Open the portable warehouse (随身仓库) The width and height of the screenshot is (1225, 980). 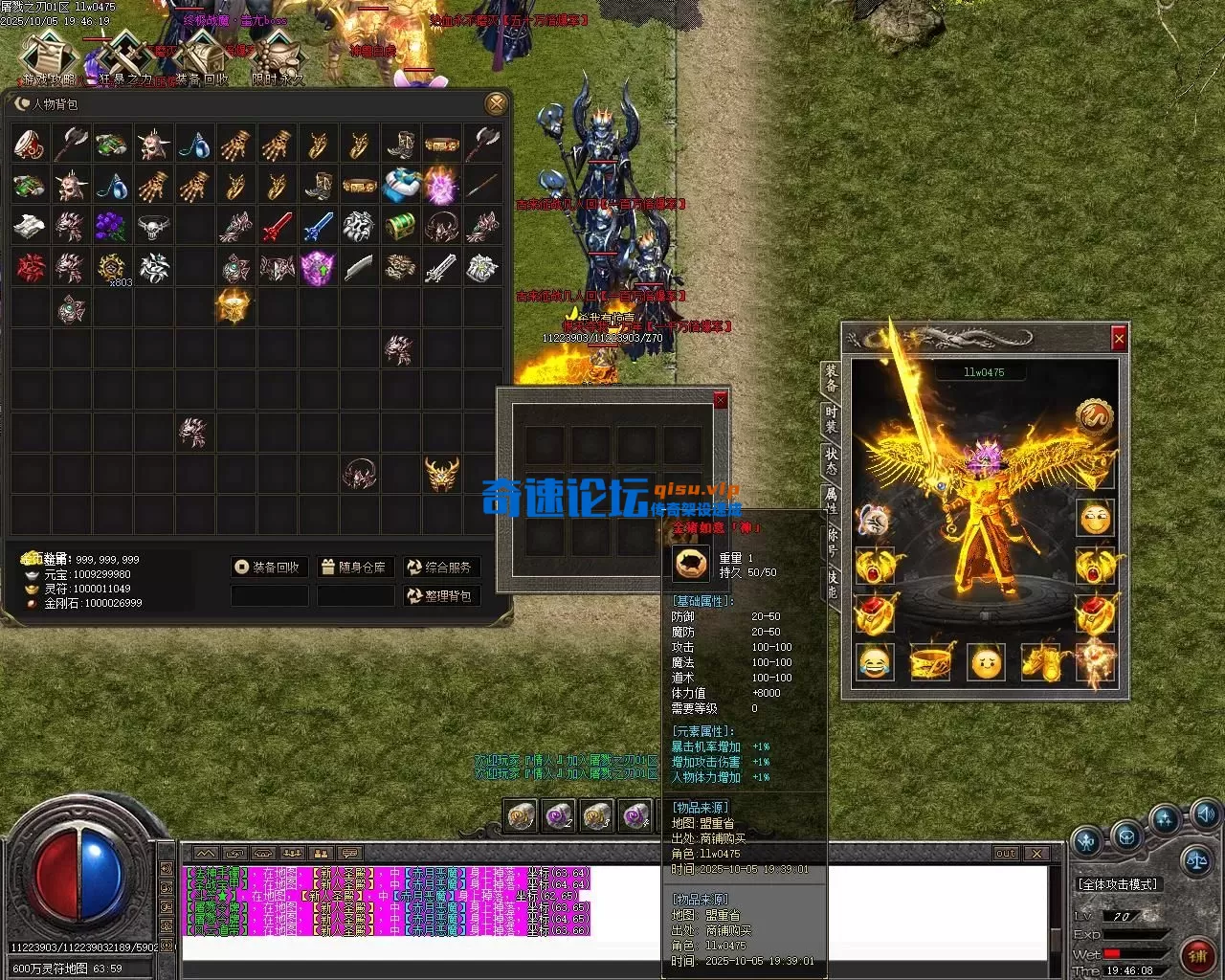click(x=354, y=568)
